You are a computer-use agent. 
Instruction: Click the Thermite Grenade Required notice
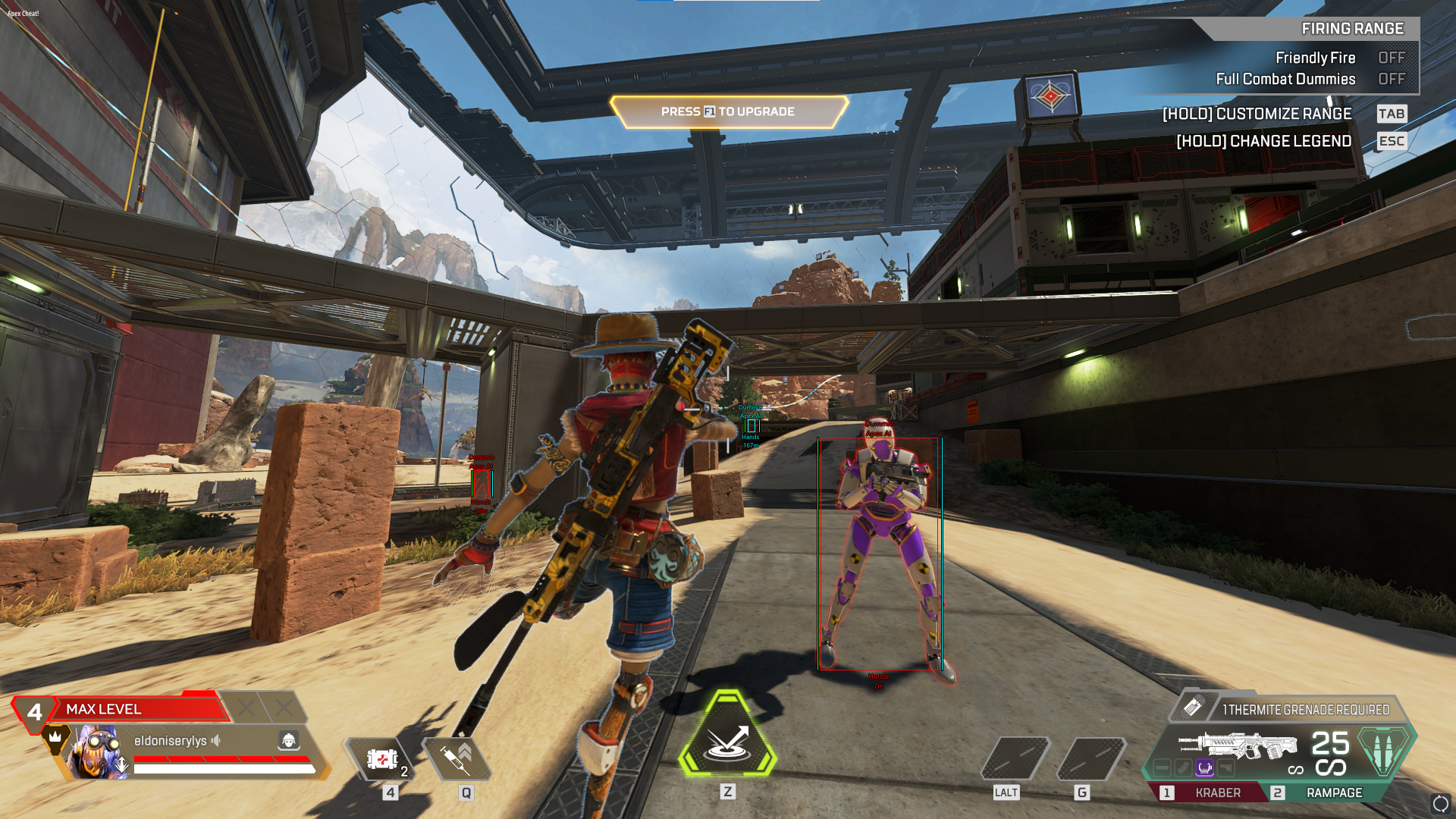[1304, 710]
